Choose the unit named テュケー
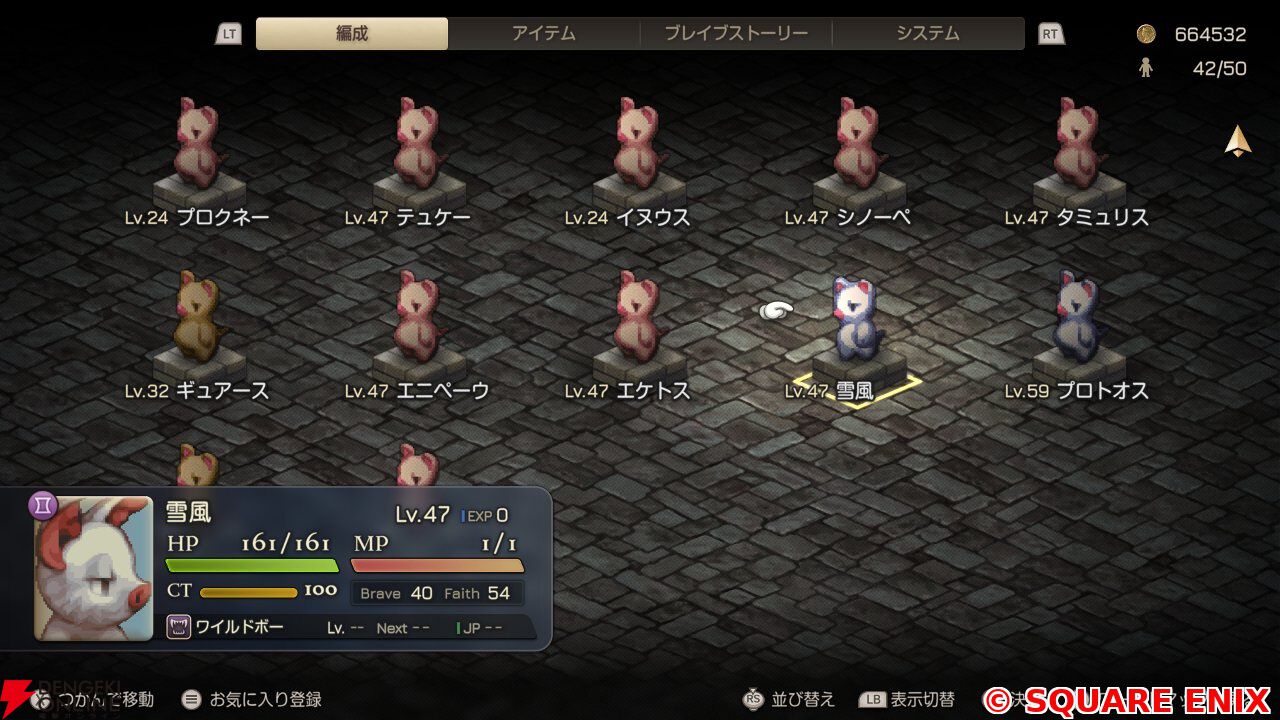The height and width of the screenshot is (720, 1280). (x=418, y=145)
